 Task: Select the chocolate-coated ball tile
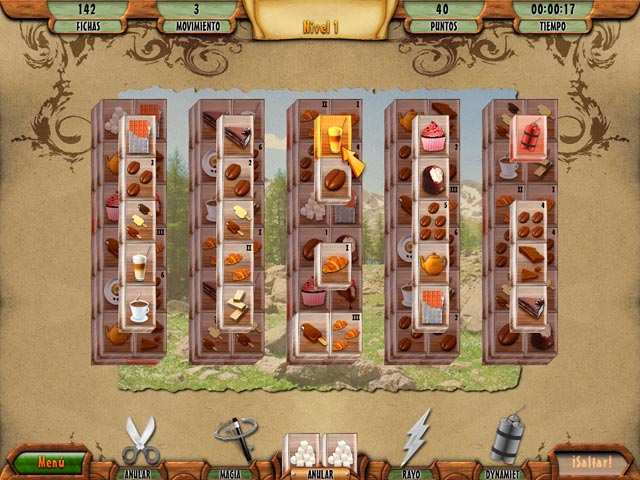pos(432,180)
